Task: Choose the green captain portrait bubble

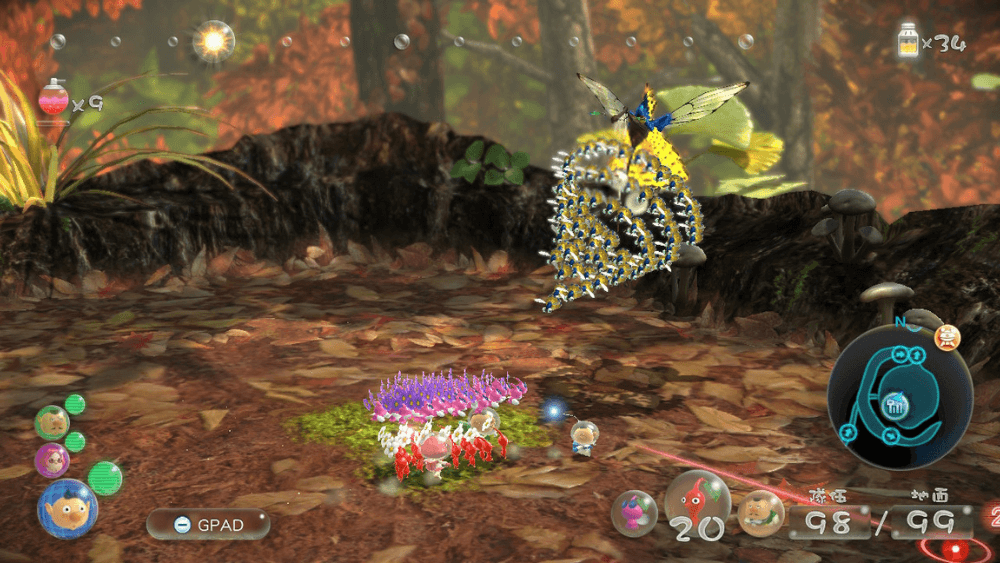Action: [51, 422]
